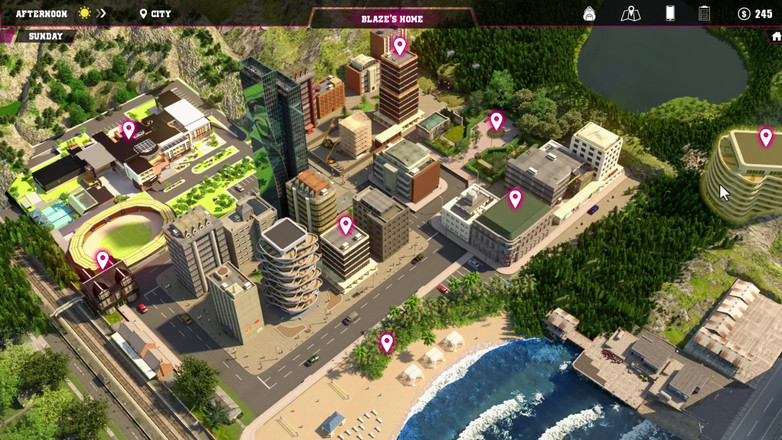782x440 pixels.
Task: Choose the pin on the round hillside building
Action: (x=766, y=137)
